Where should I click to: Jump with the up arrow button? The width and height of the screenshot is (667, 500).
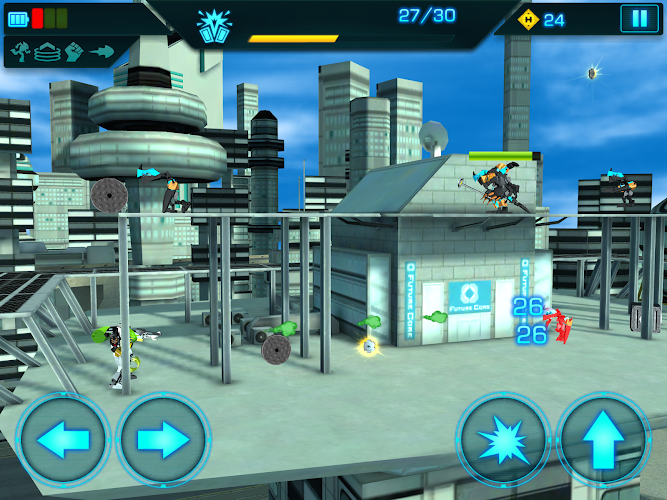[x=603, y=440]
